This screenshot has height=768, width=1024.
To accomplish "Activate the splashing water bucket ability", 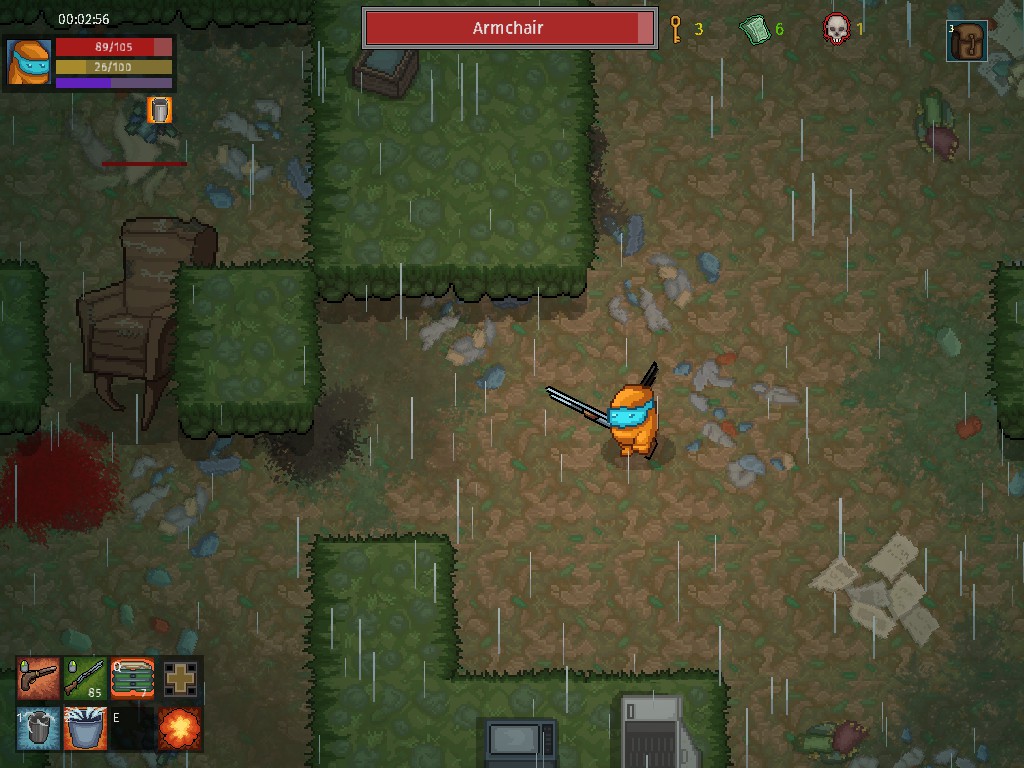I will pyautogui.click(x=85, y=728).
